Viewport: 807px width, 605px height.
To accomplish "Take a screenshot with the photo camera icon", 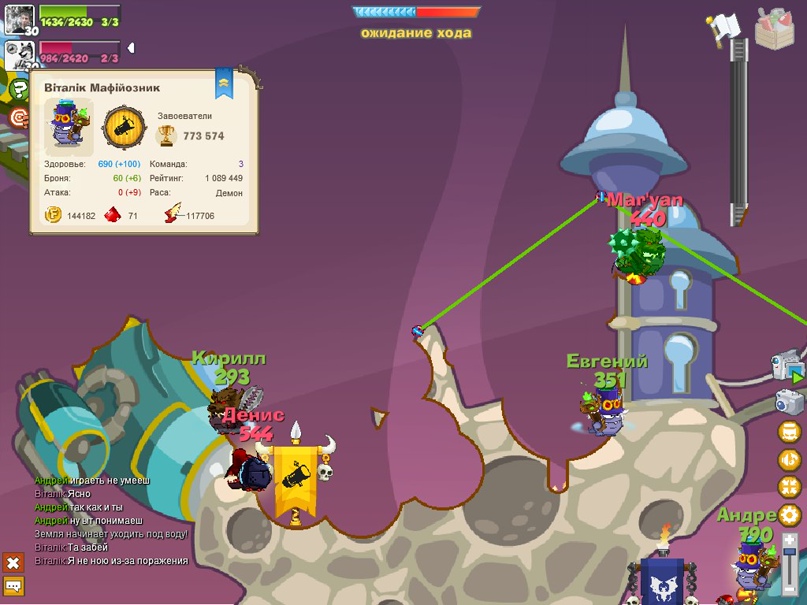I will click(789, 402).
